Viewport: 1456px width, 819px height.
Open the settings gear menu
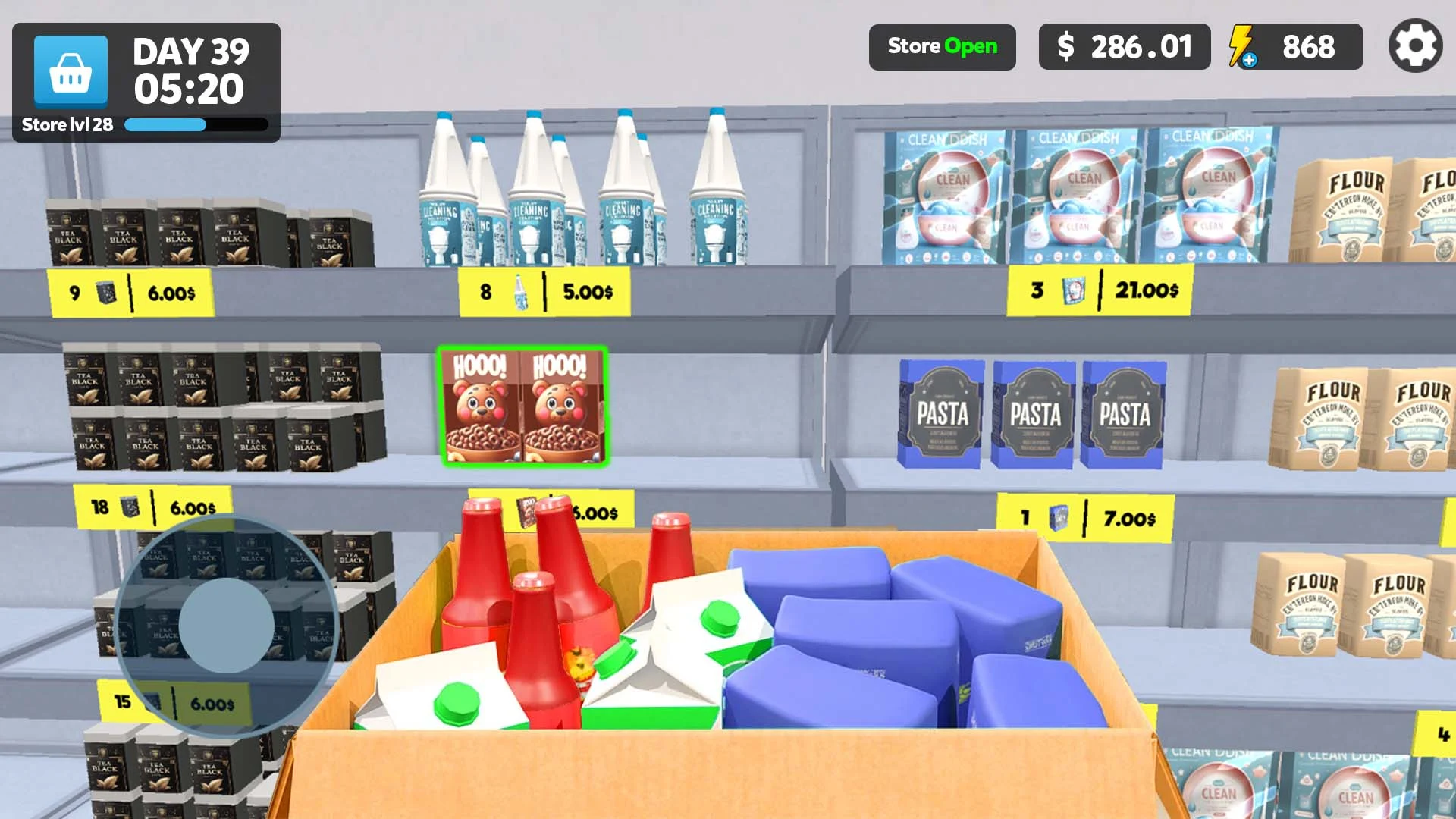[x=1414, y=47]
